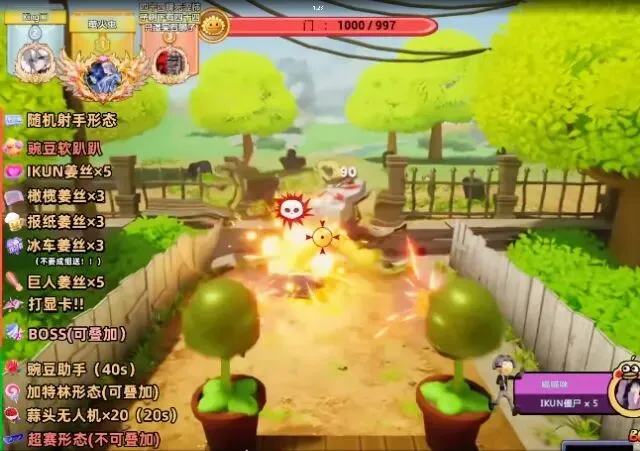
Task: Click the sunflower icon beside the gate bar
Action: (213, 26)
